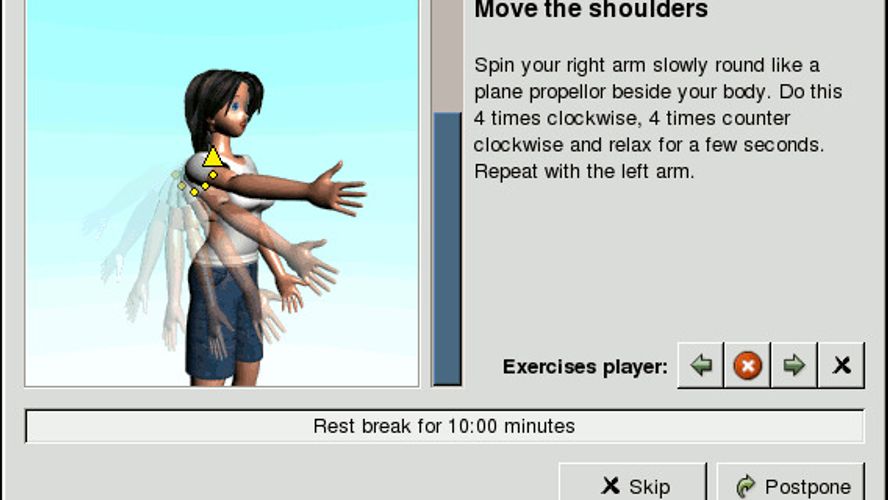Go to the next exercise

click(x=794, y=366)
